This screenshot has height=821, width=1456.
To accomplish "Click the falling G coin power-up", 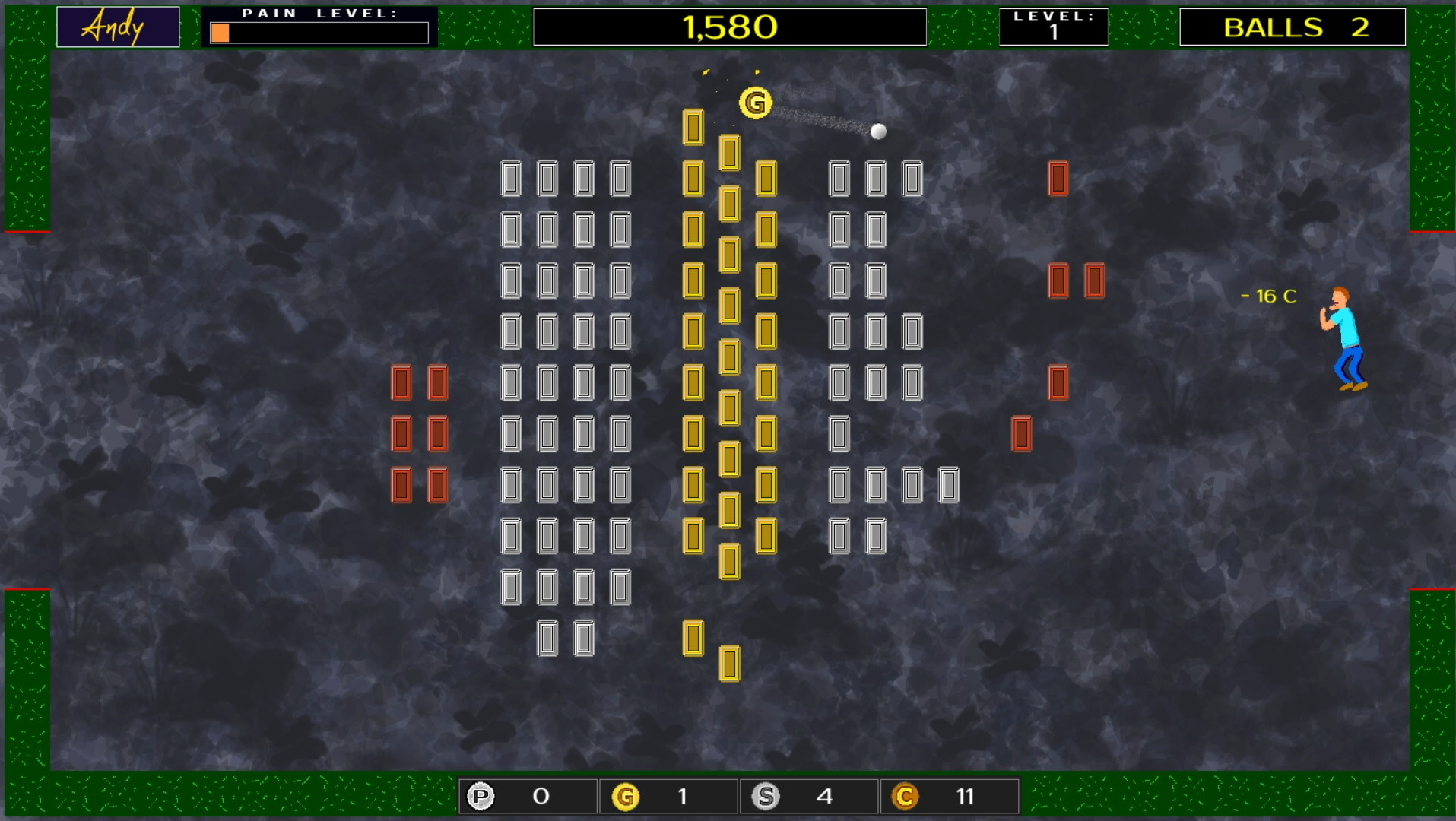I will coord(755,101).
